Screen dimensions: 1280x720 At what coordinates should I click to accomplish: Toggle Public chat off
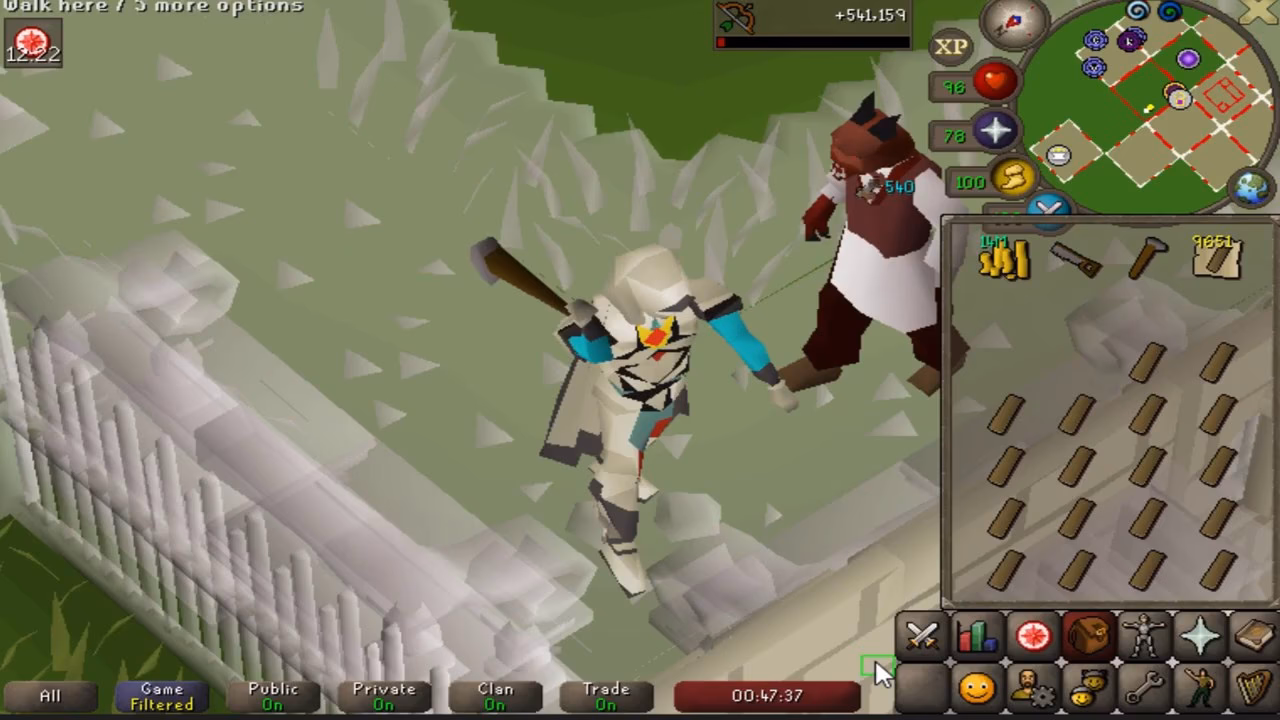coord(272,695)
